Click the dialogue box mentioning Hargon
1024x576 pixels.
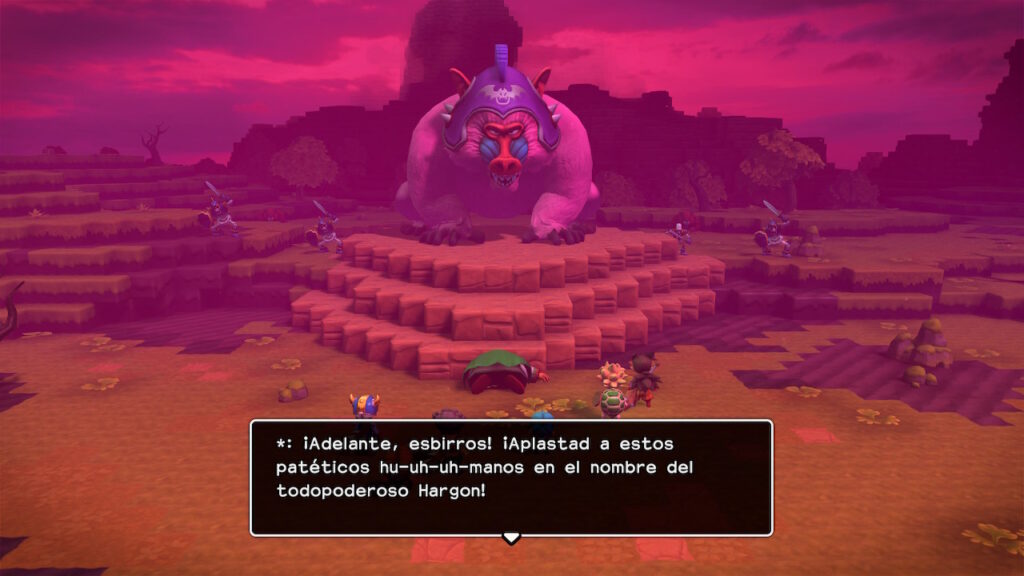(x=511, y=477)
